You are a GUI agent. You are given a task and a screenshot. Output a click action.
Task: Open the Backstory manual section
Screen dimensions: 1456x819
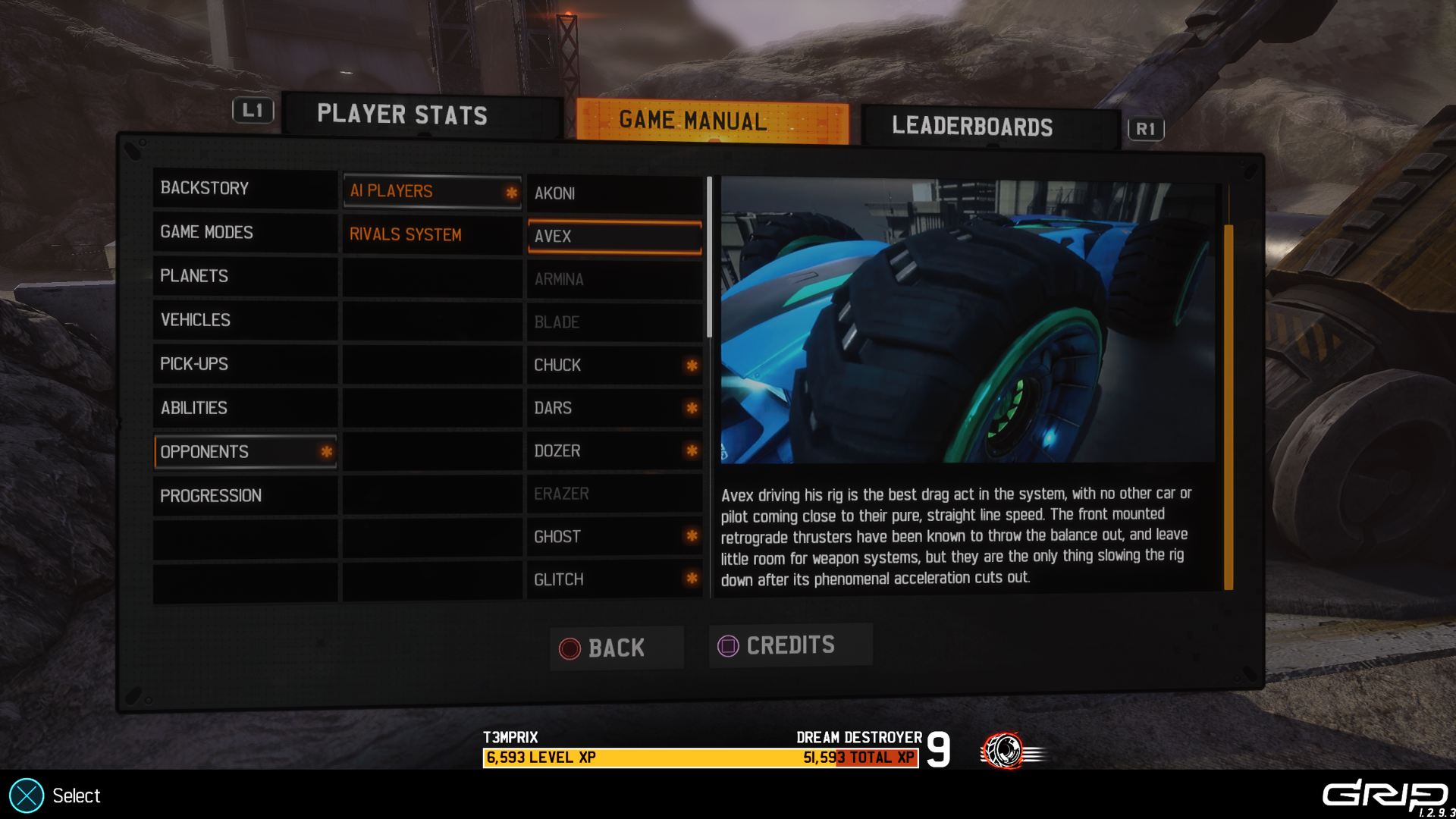pyautogui.click(x=244, y=188)
